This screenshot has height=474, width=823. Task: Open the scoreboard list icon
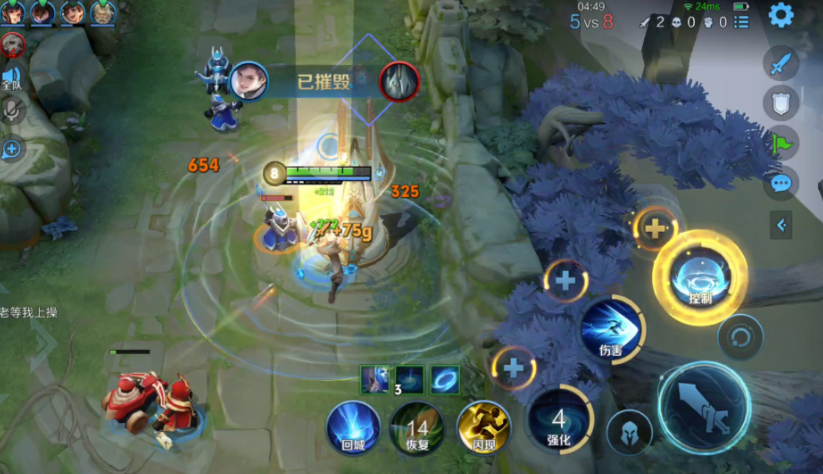[741, 21]
